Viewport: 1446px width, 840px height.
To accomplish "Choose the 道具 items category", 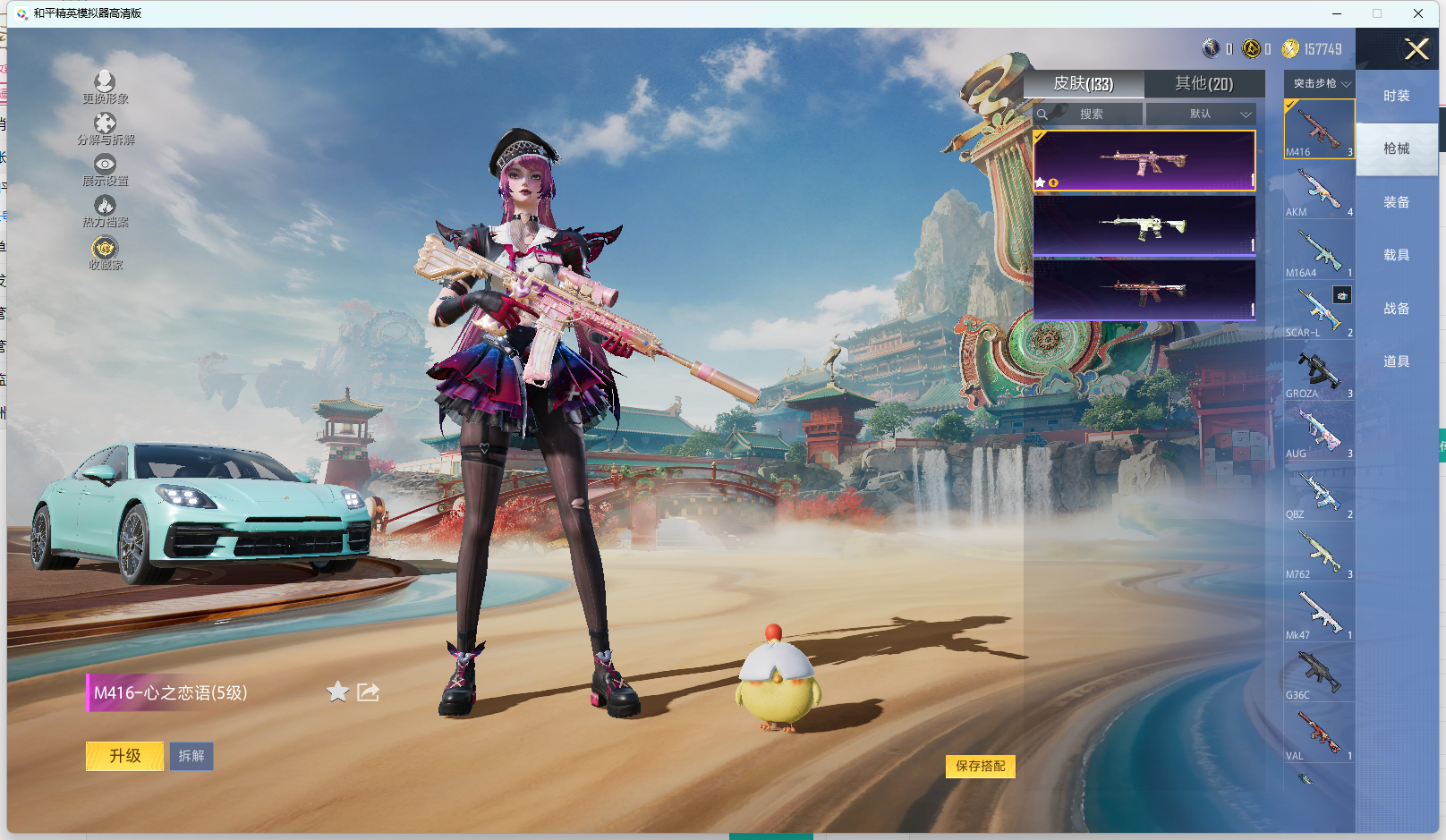I will coord(1396,361).
